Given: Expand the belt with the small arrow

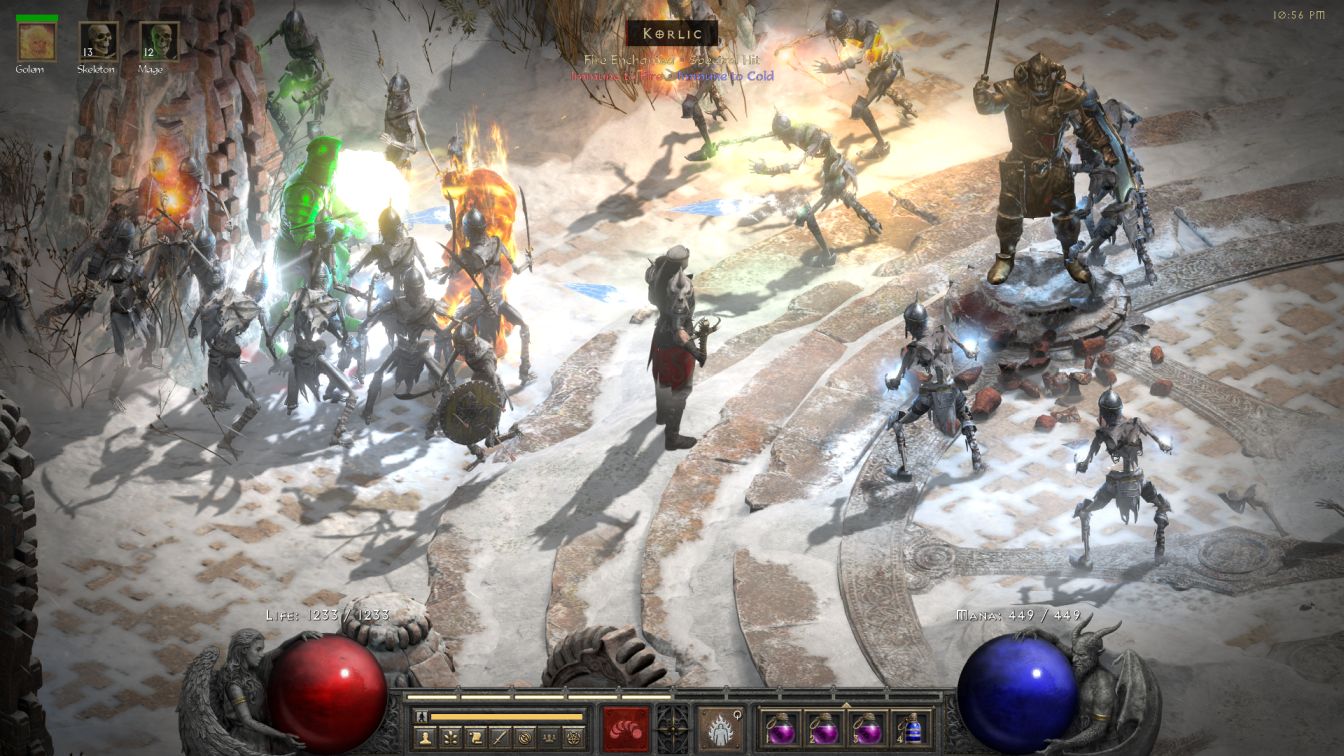Looking at the screenshot, I should pyautogui.click(x=847, y=704).
